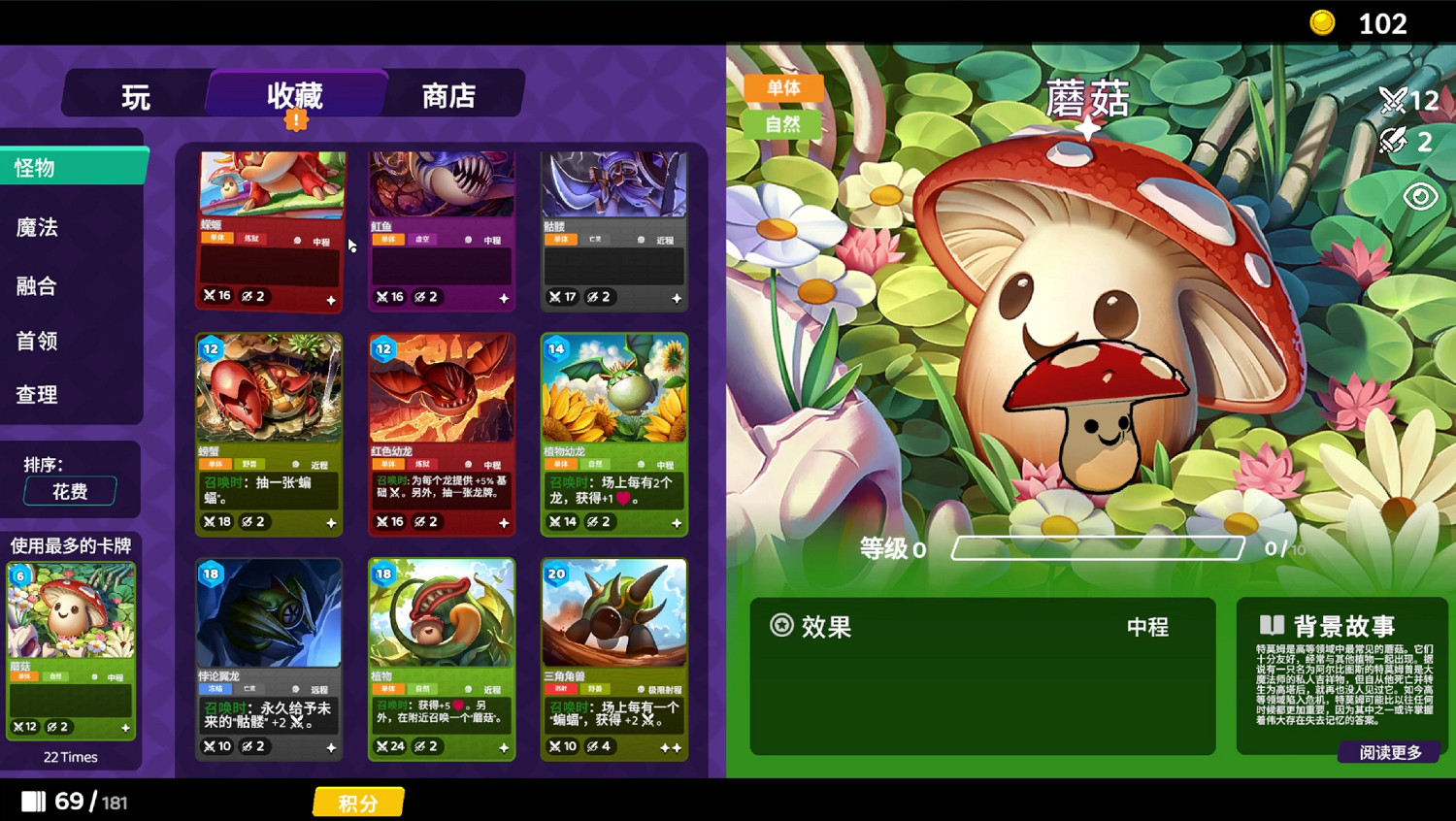Click the emblem icon next to 效果
Screen dimensions: 1456x821
[779, 626]
